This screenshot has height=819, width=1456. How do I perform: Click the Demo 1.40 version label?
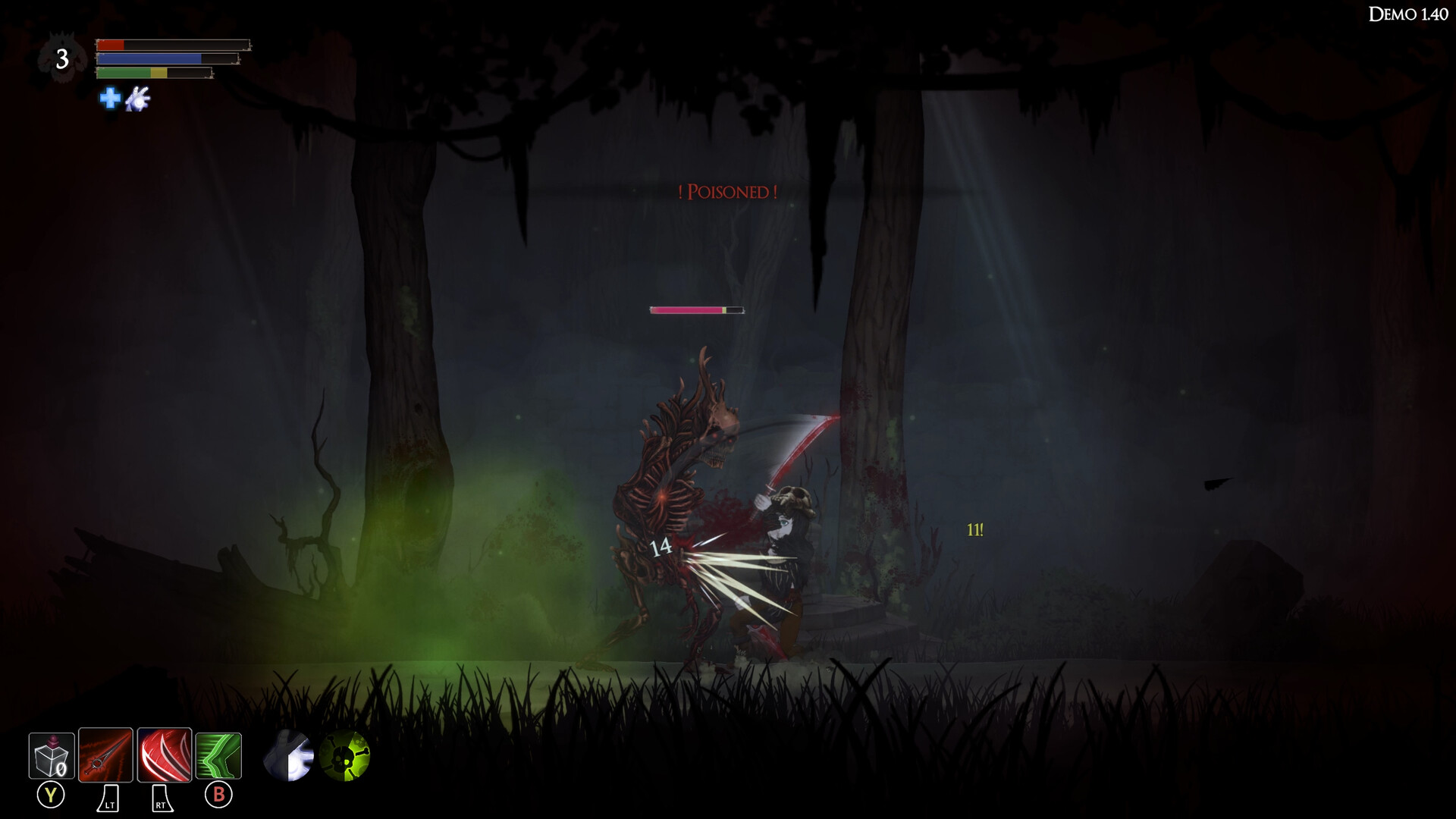[x=1409, y=13]
